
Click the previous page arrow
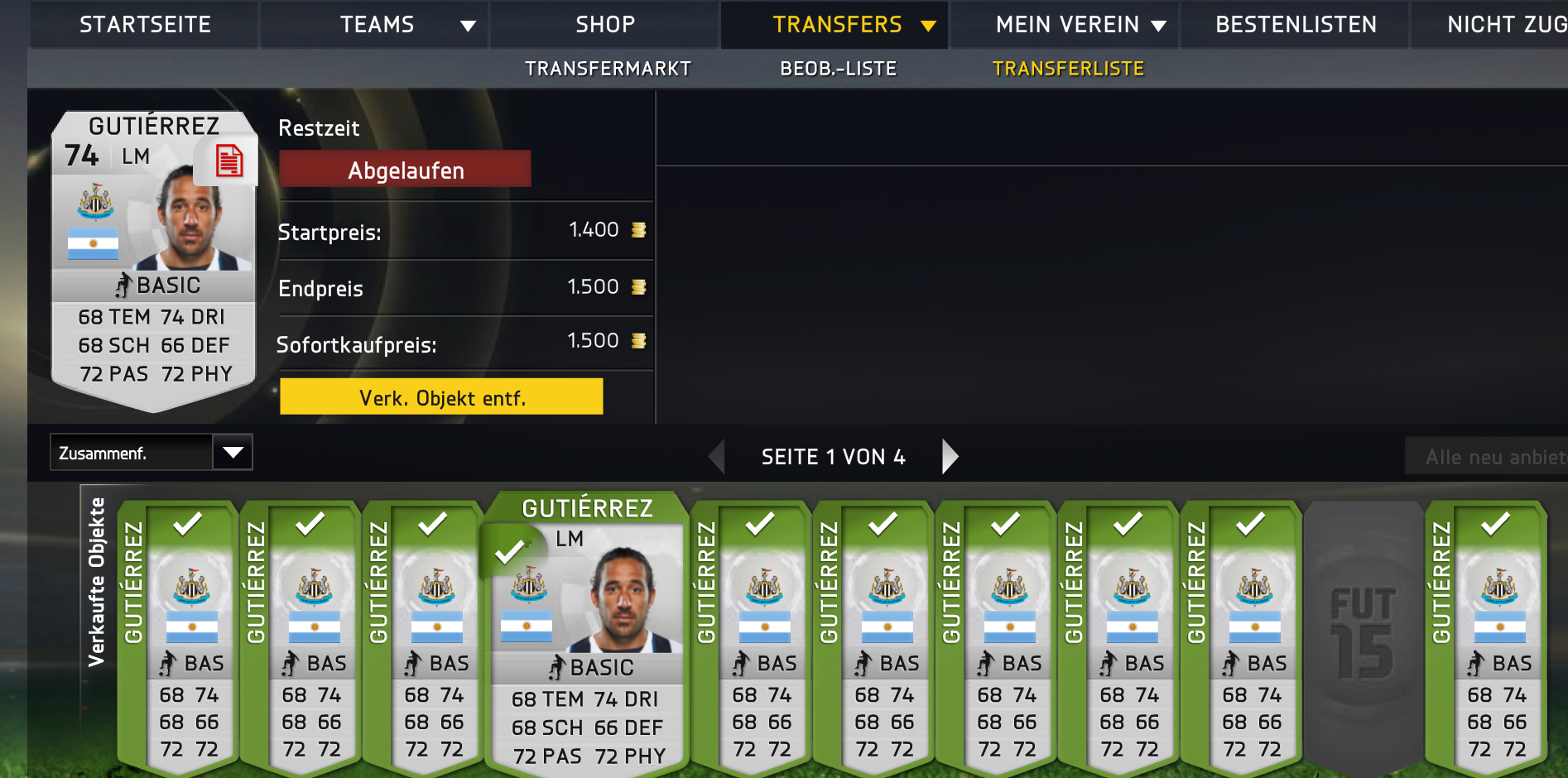pos(717,456)
